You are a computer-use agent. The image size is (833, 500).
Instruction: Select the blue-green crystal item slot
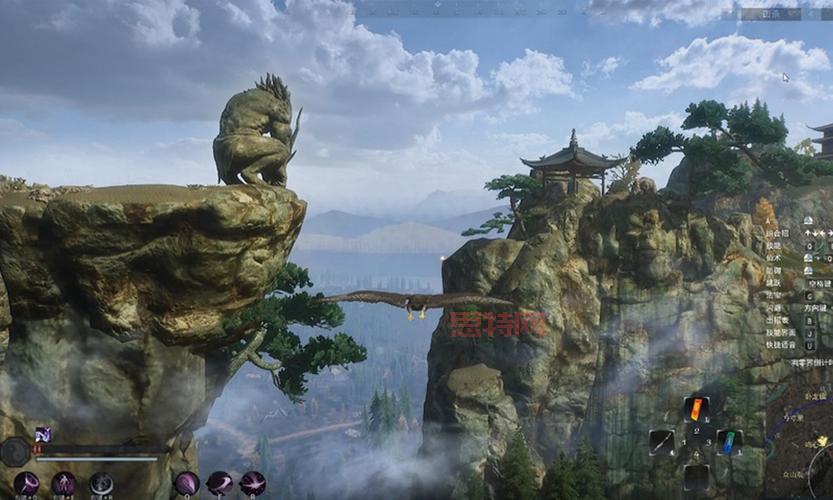click(x=729, y=442)
